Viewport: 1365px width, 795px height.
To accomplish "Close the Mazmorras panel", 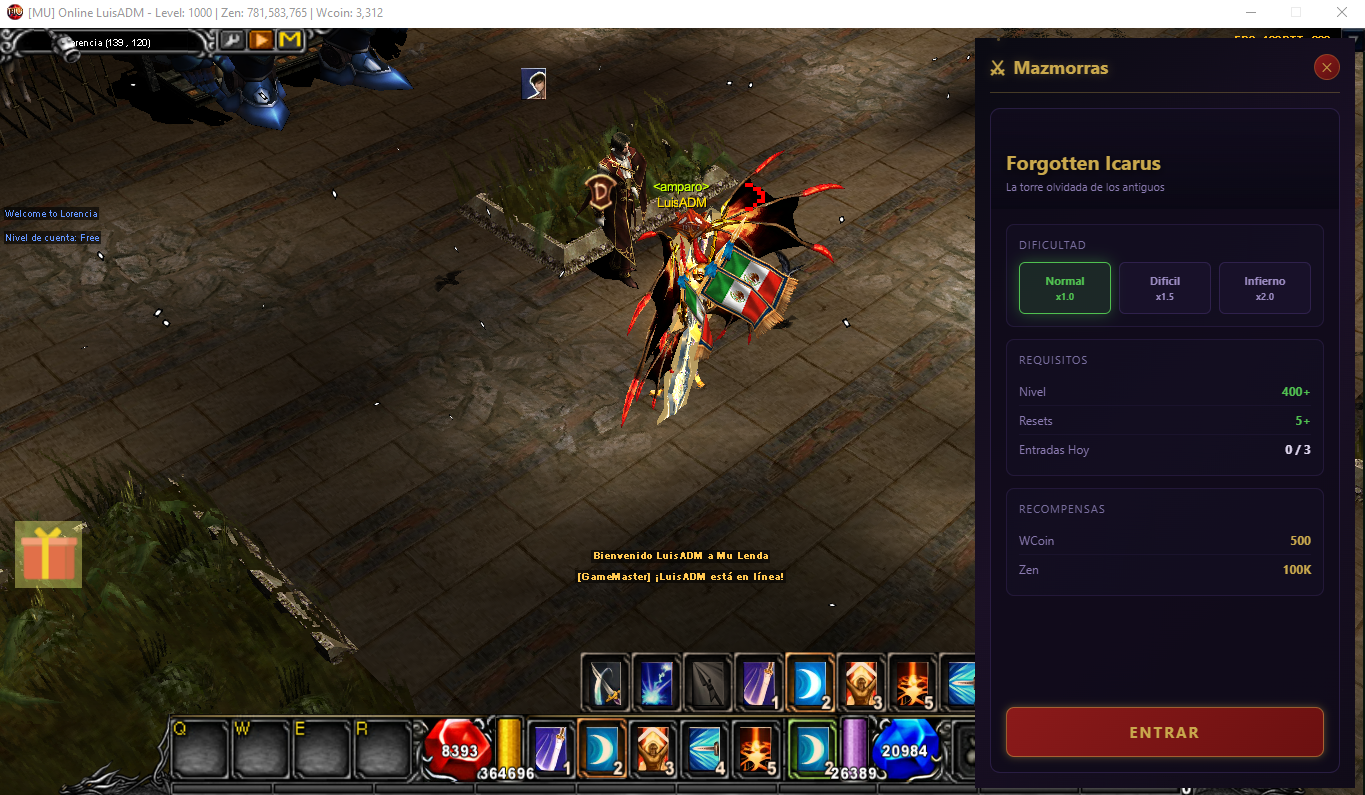I will point(1327,67).
